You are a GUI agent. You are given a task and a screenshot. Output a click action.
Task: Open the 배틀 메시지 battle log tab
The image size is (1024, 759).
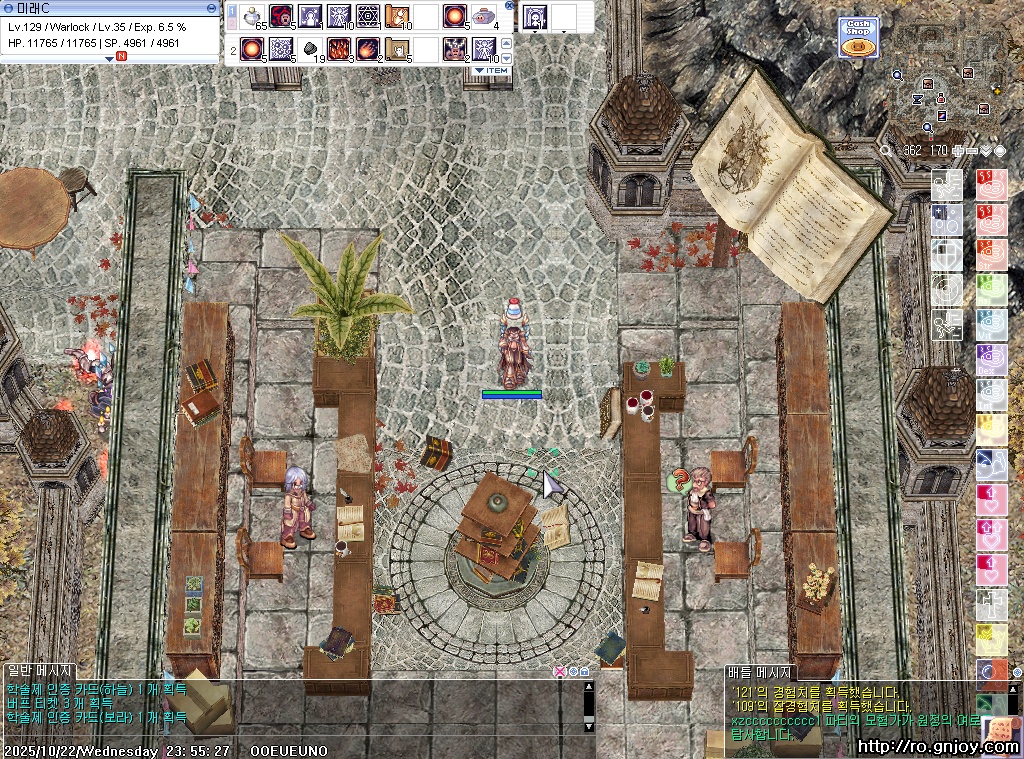pyautogui.click(x=760, y=673)
